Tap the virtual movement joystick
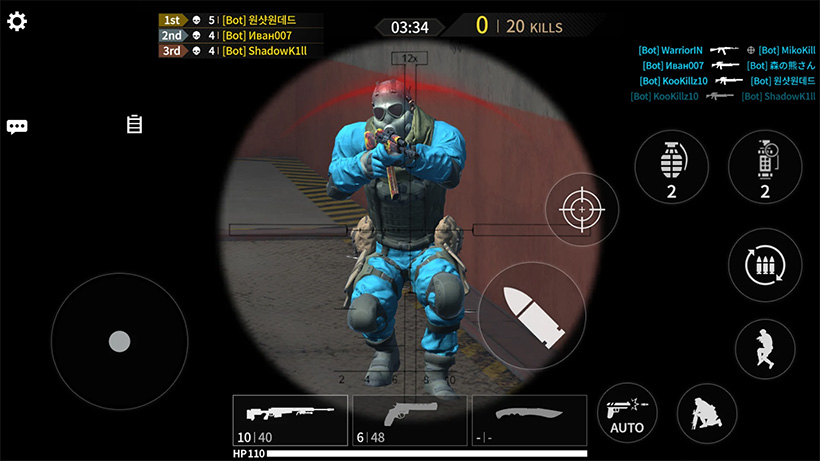 pos(119,341)
